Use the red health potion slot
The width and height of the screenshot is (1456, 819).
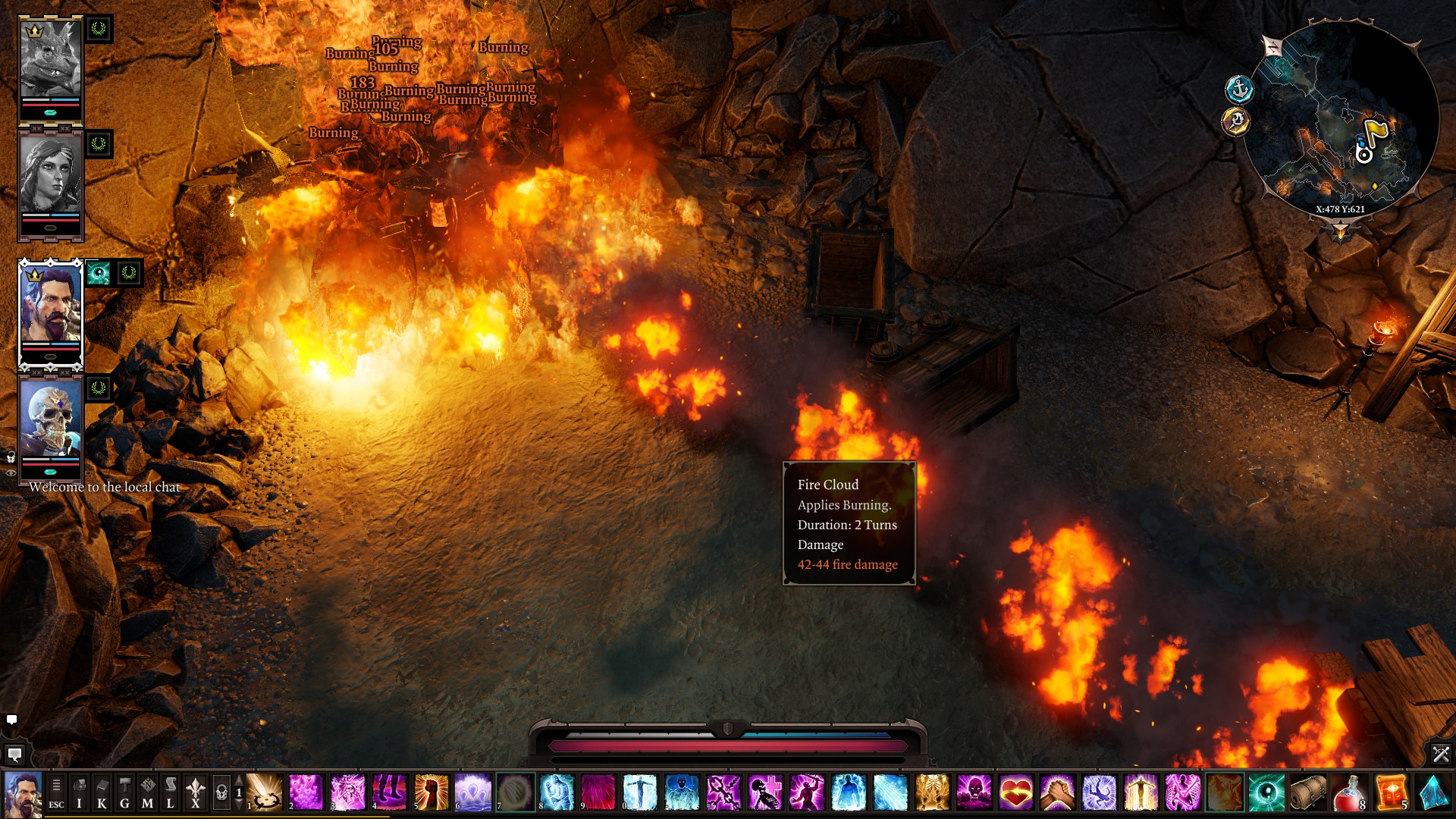click(1349, 792)
